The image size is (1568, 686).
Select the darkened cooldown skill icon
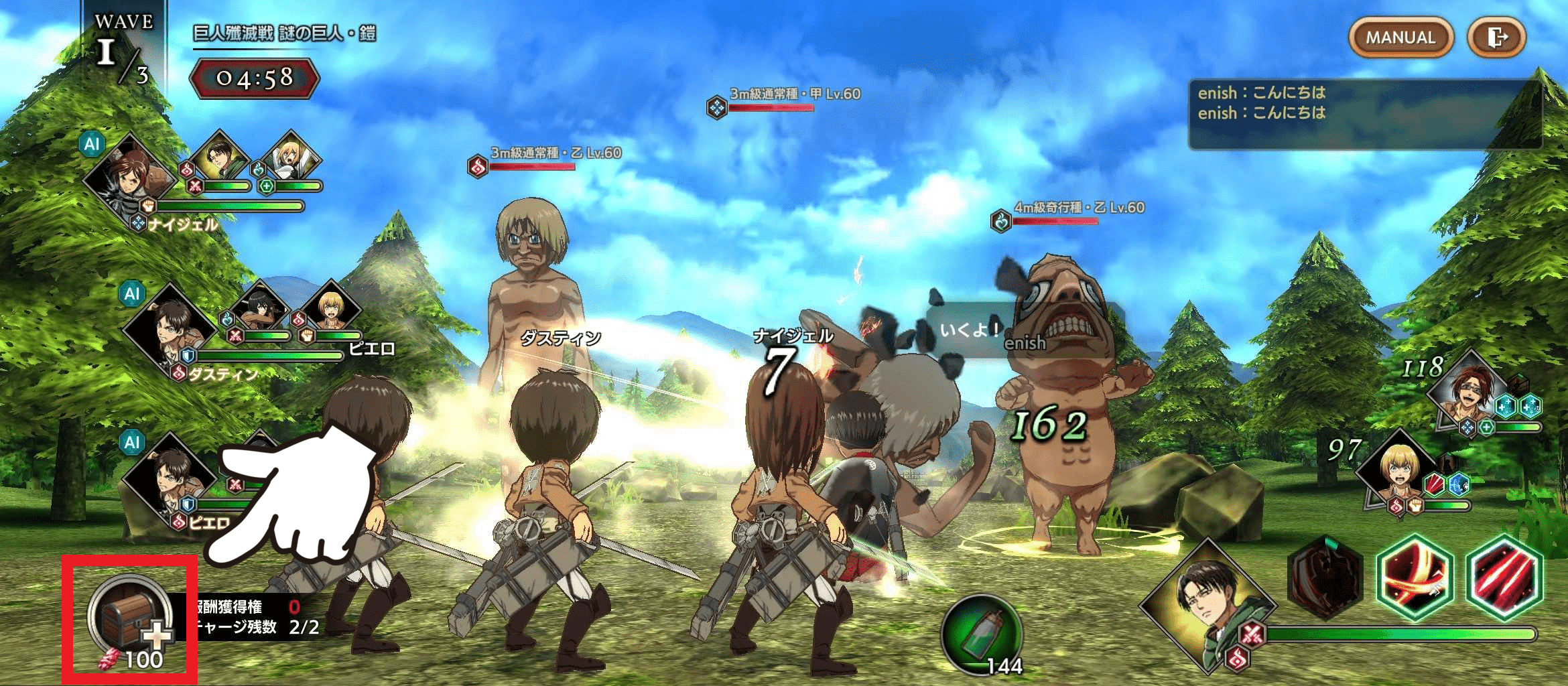tap(1325, 577)
